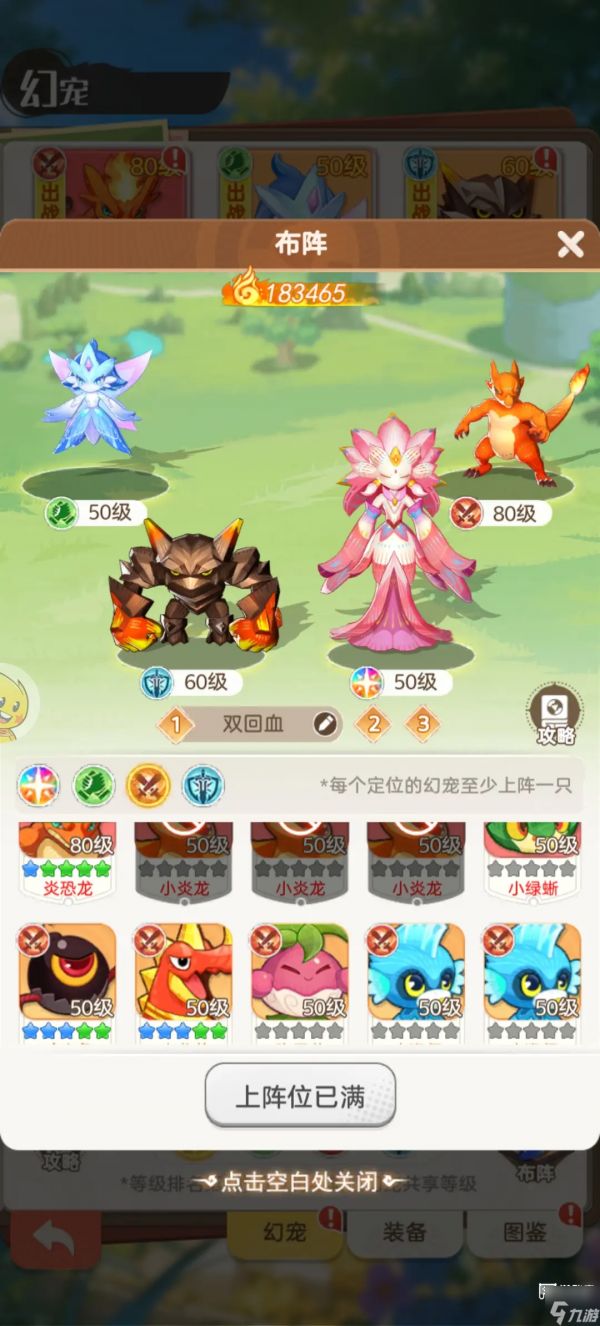
Task: Select formation preset 1 双回血
Action: coord(176,725)
